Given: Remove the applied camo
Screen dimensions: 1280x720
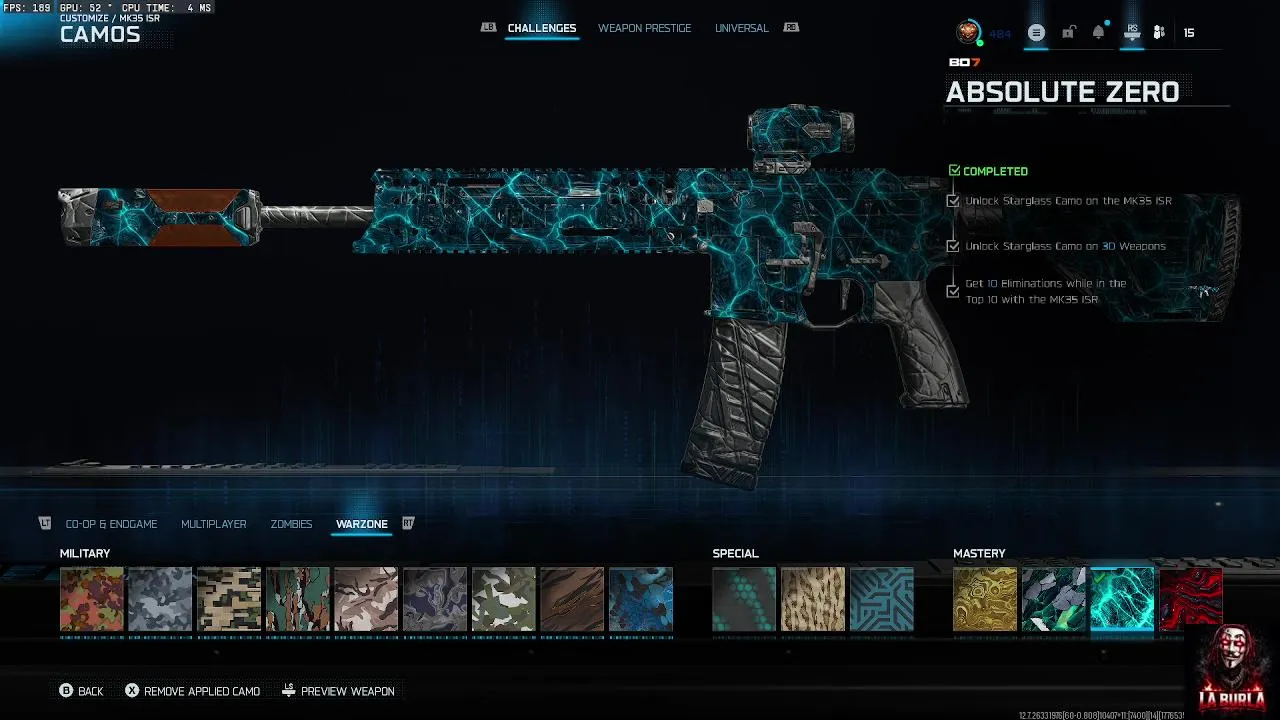Looking at the screenshot, I should point(192,691).
